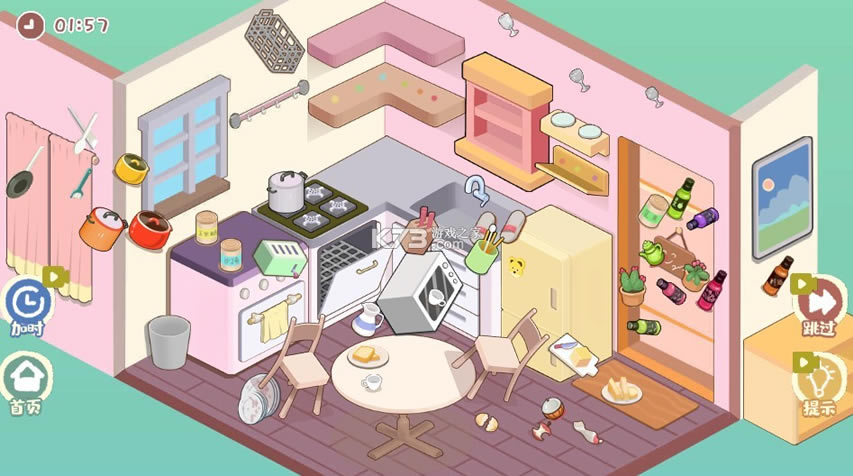
Task: Tap the add time (加时) clock button
Action: [x=24, y=302]
